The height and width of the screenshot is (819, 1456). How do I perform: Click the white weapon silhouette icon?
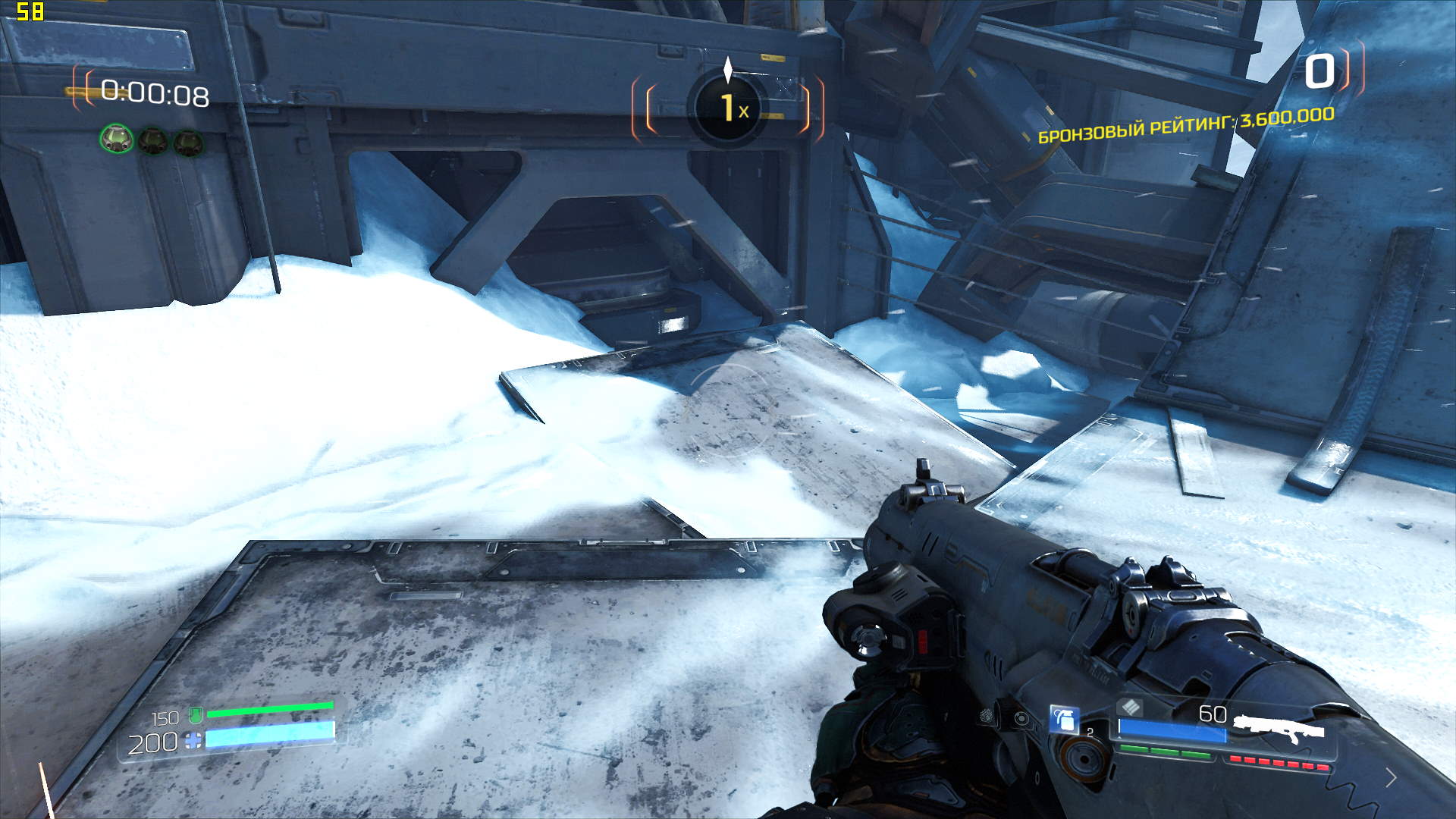coord(1279,728)
